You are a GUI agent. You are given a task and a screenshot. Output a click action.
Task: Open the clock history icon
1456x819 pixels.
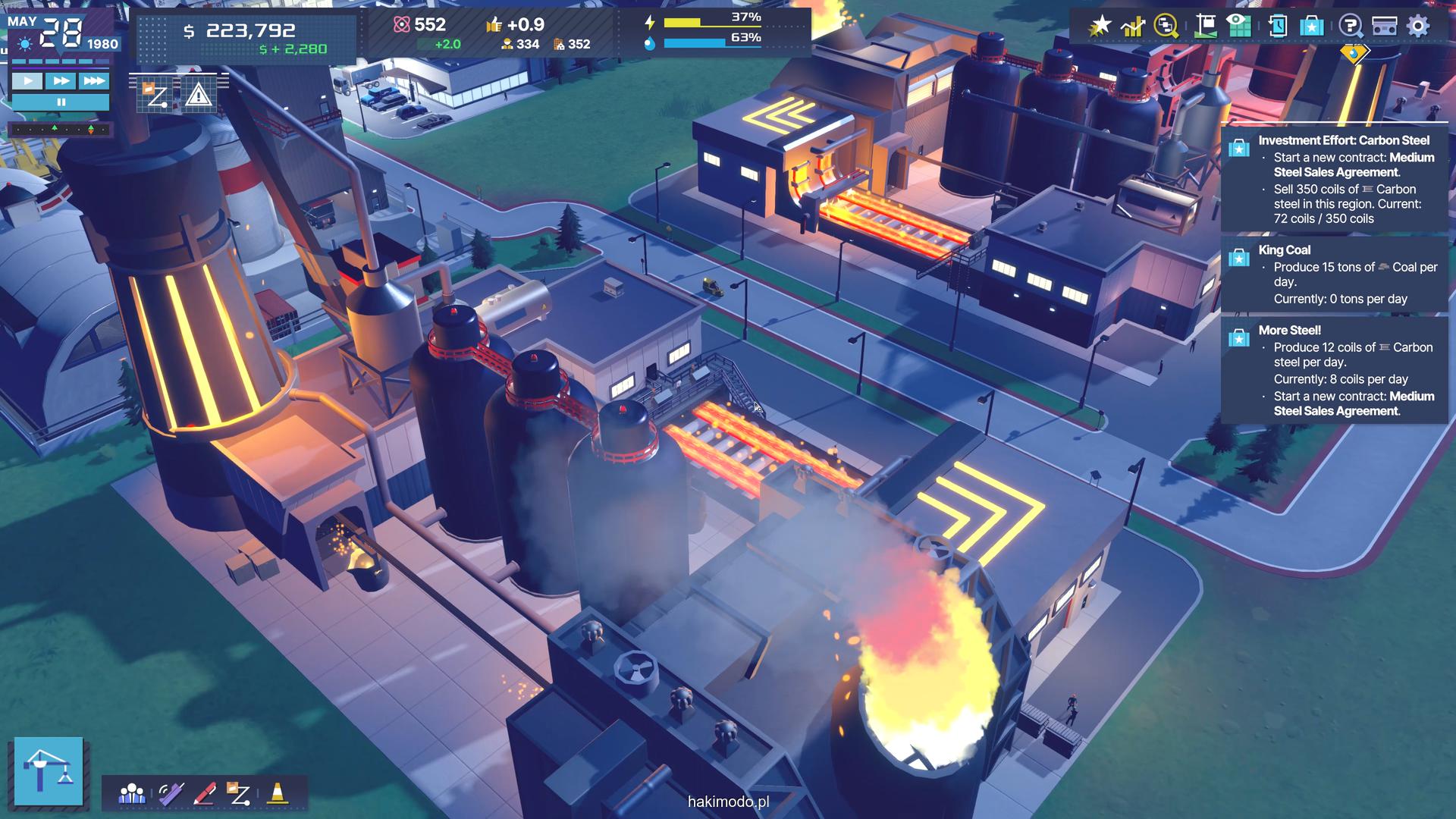(x=1277, y=27)
